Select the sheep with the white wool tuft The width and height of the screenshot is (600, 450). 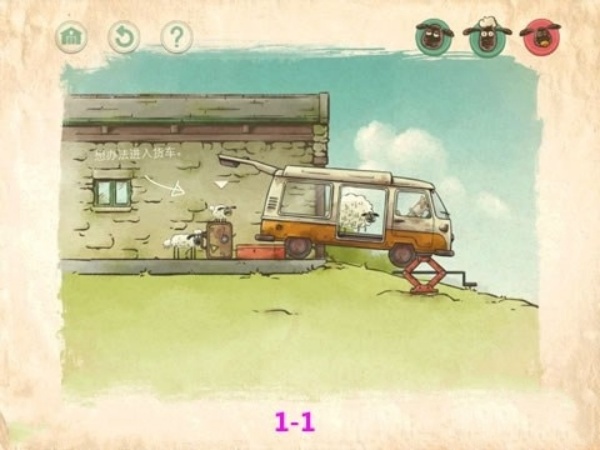point(487,36)
